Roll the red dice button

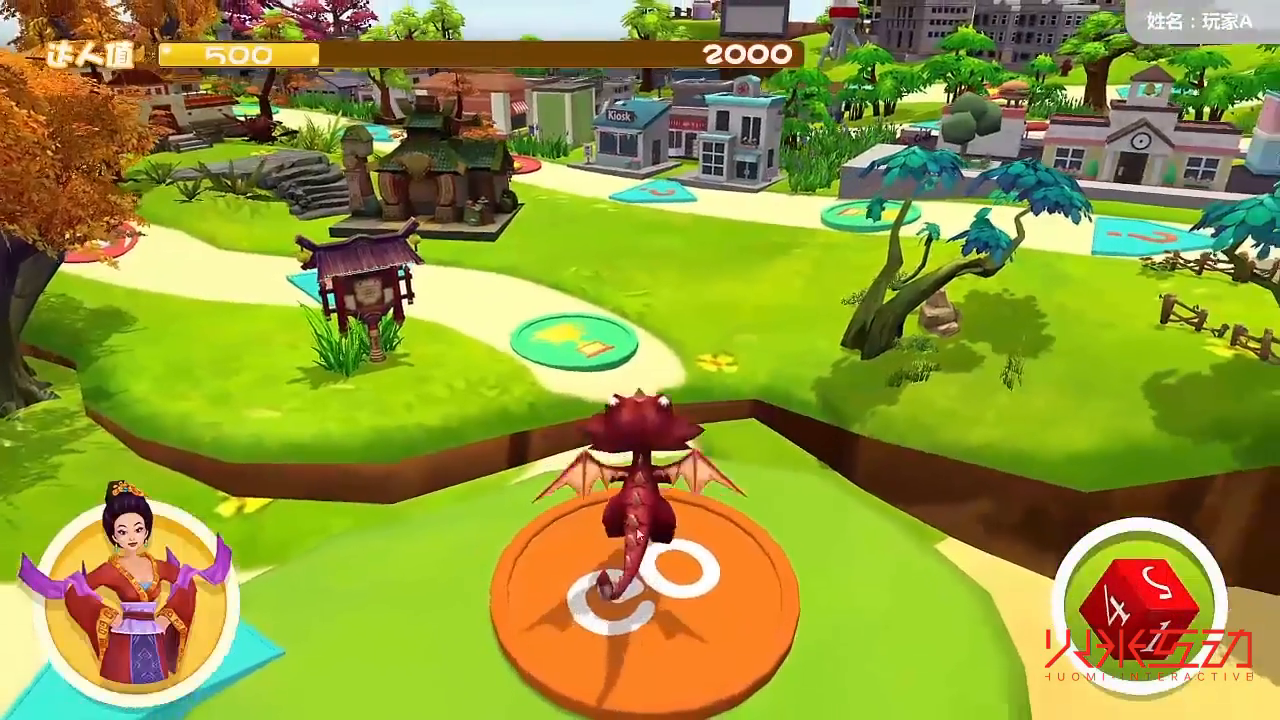pyautogui.click(x=1139, y=603)
